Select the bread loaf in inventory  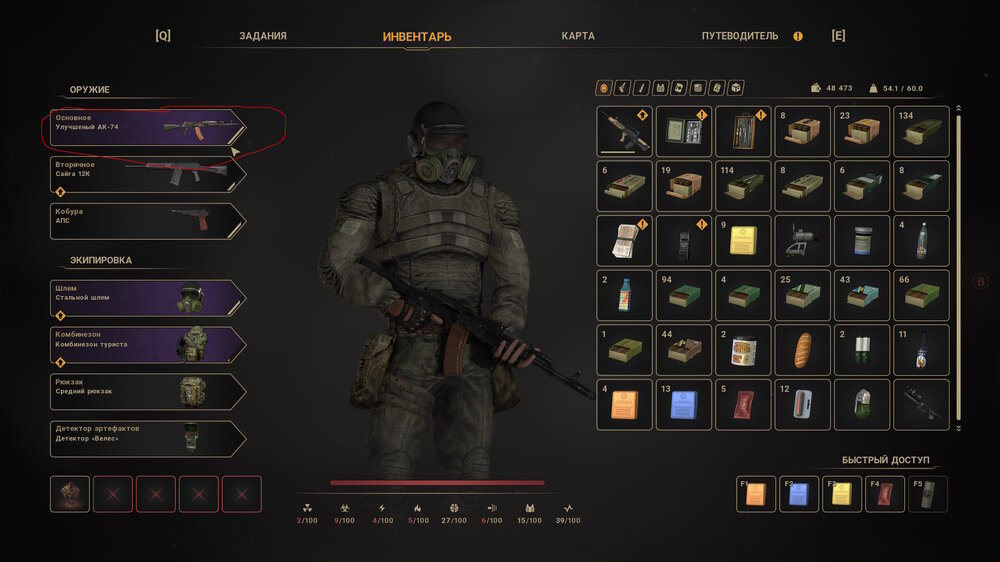coord(802,350)
